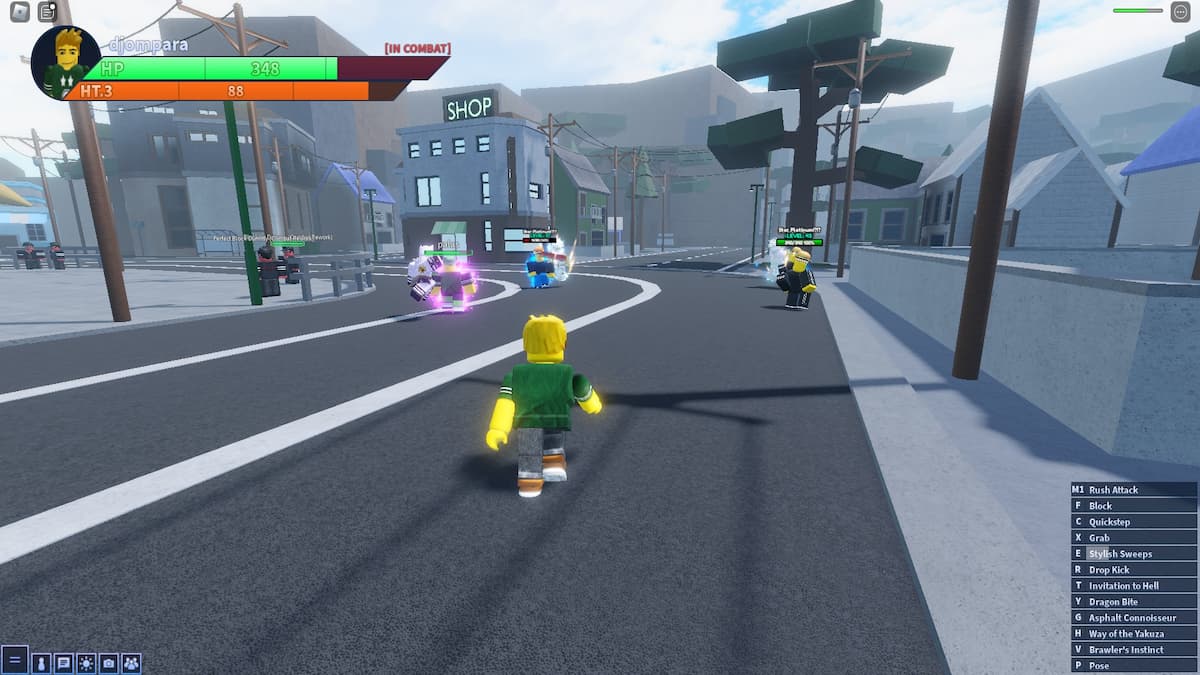Open the speech bubble chat icon
Screen dimensions: 1200x675
tap(63, 662)
